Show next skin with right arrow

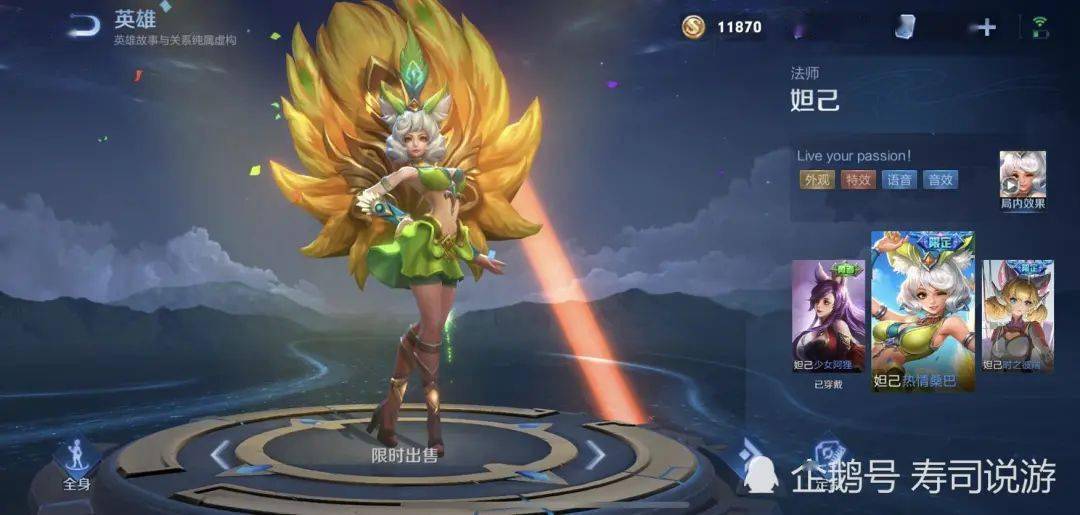coord(595,455)
